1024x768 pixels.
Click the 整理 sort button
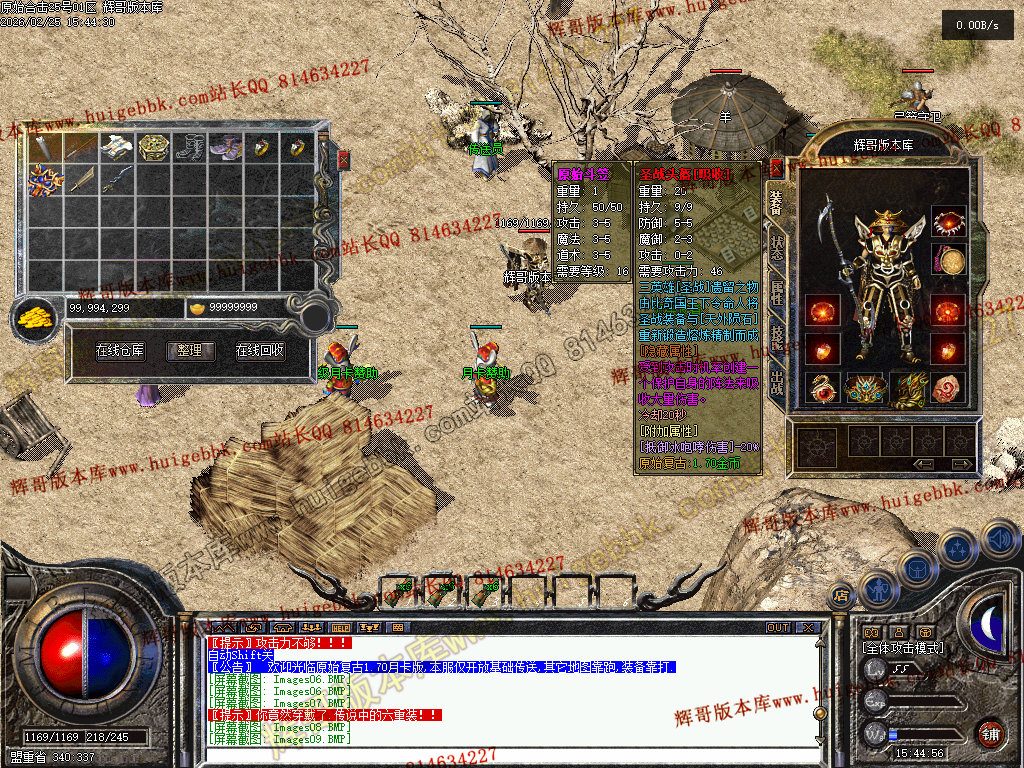190,351
